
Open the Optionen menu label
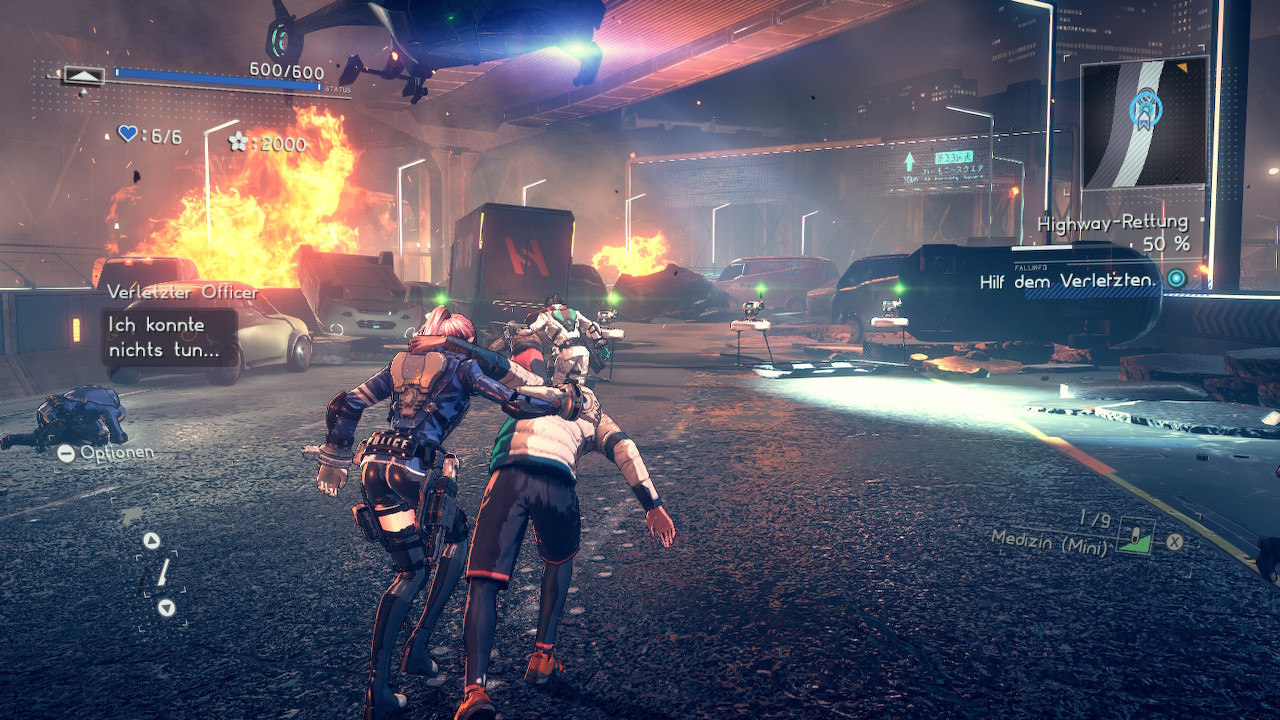coord(108,453)
